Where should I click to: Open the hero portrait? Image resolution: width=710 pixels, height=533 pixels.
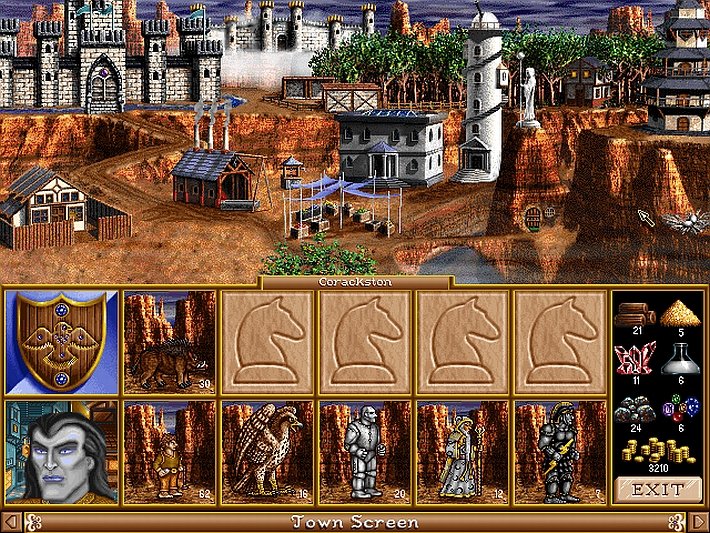[61, 451]
